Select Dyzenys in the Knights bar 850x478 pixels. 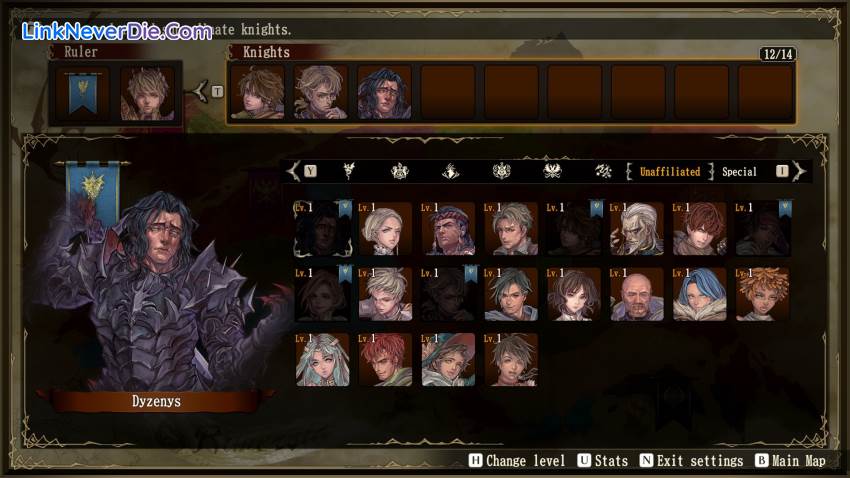click(384, 93)
